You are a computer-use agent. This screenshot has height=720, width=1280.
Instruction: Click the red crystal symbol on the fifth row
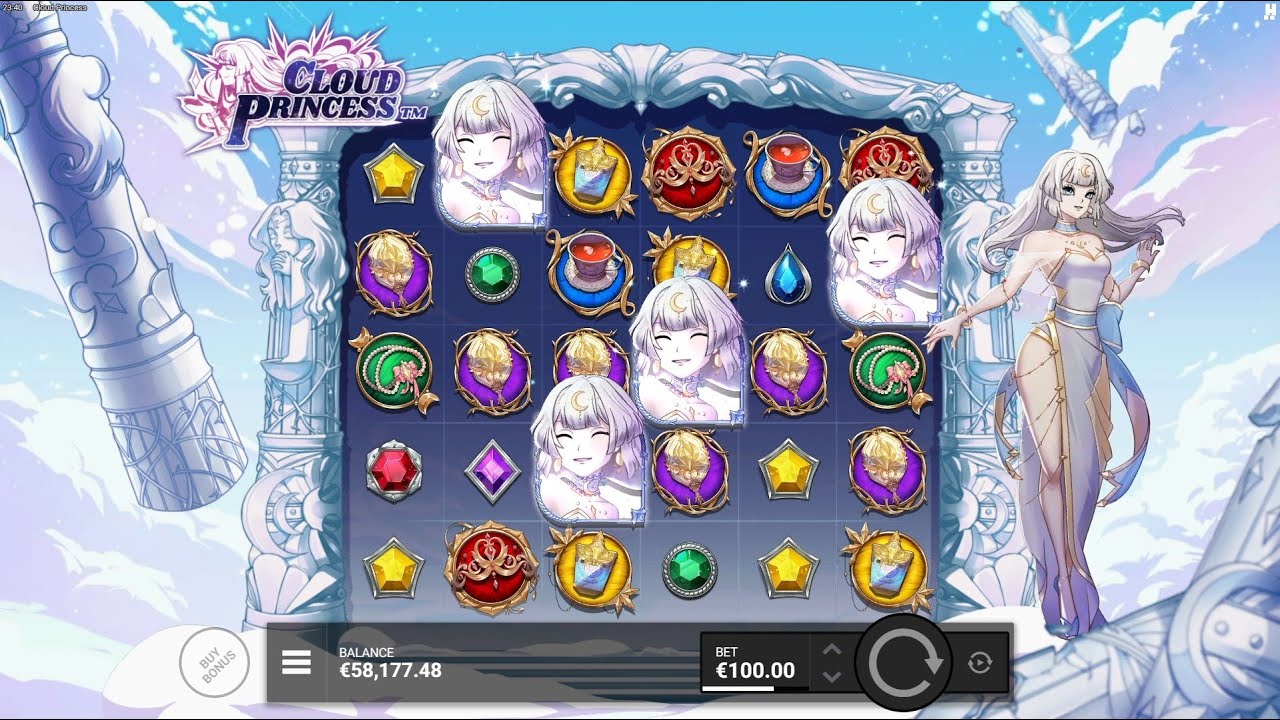pos(394,470)
